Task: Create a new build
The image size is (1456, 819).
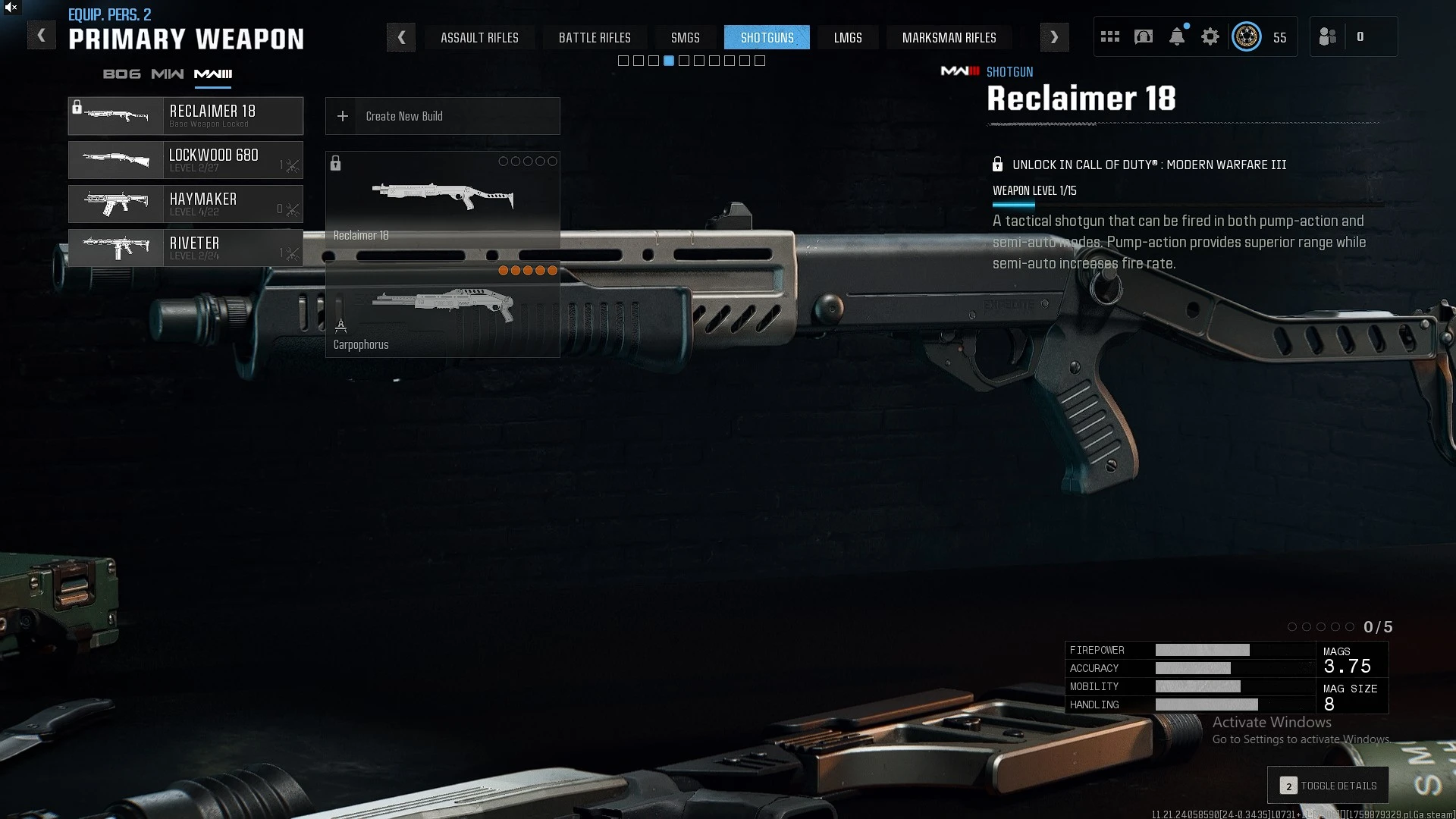Action: tap(443, 116)
